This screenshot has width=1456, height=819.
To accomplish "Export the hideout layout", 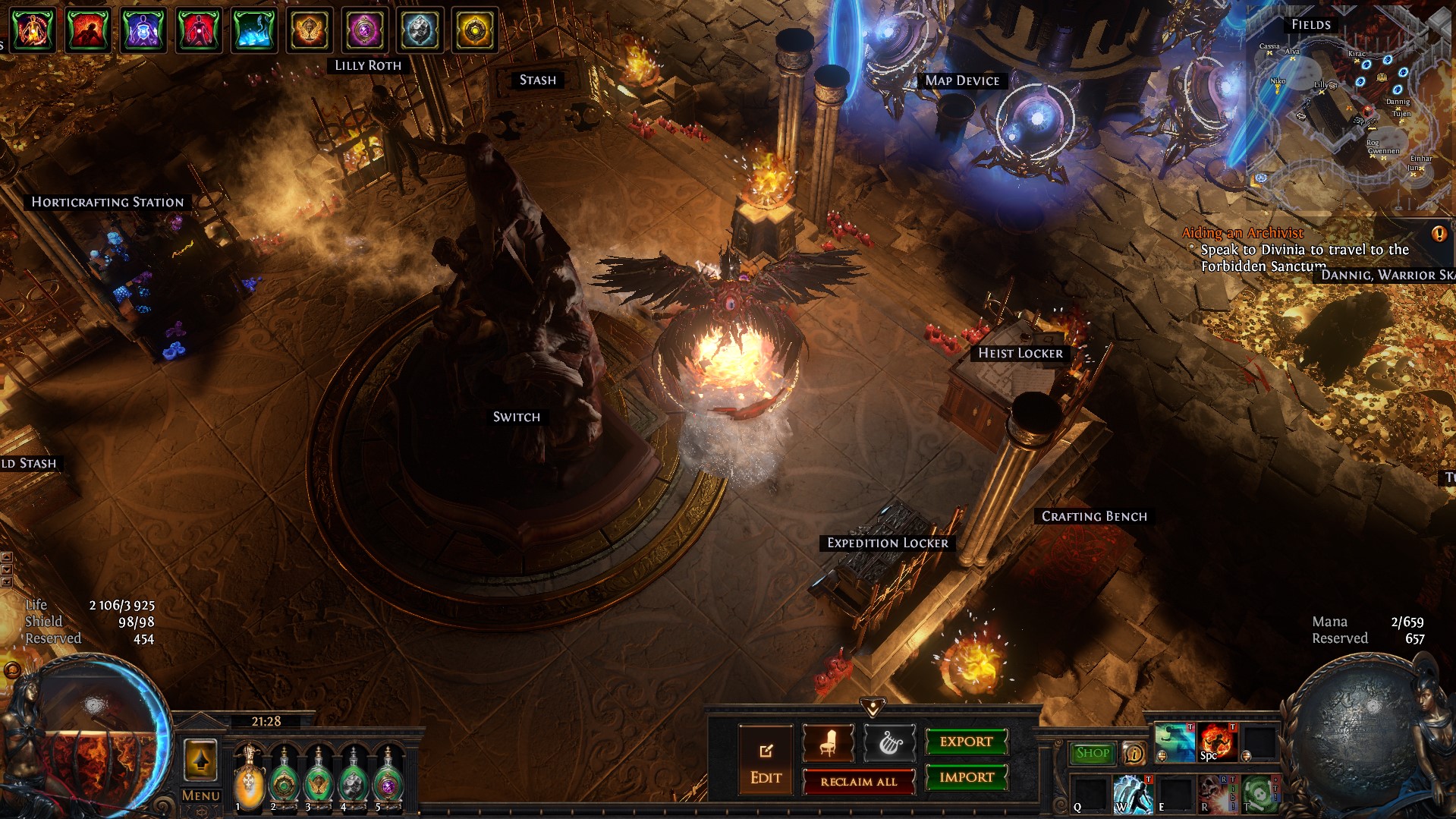I will tap(966, 742).
